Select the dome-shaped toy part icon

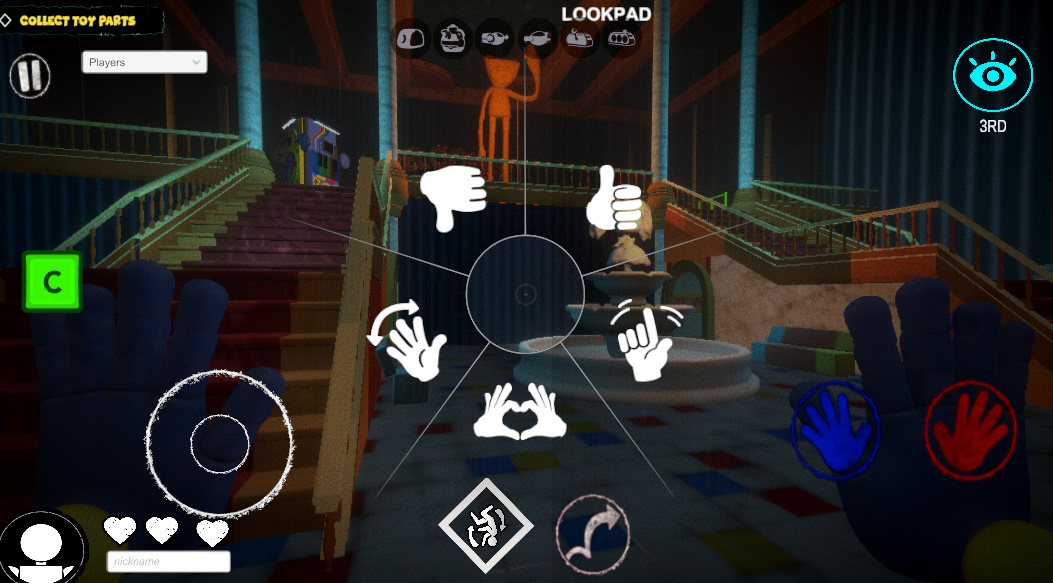pos(411,38)
